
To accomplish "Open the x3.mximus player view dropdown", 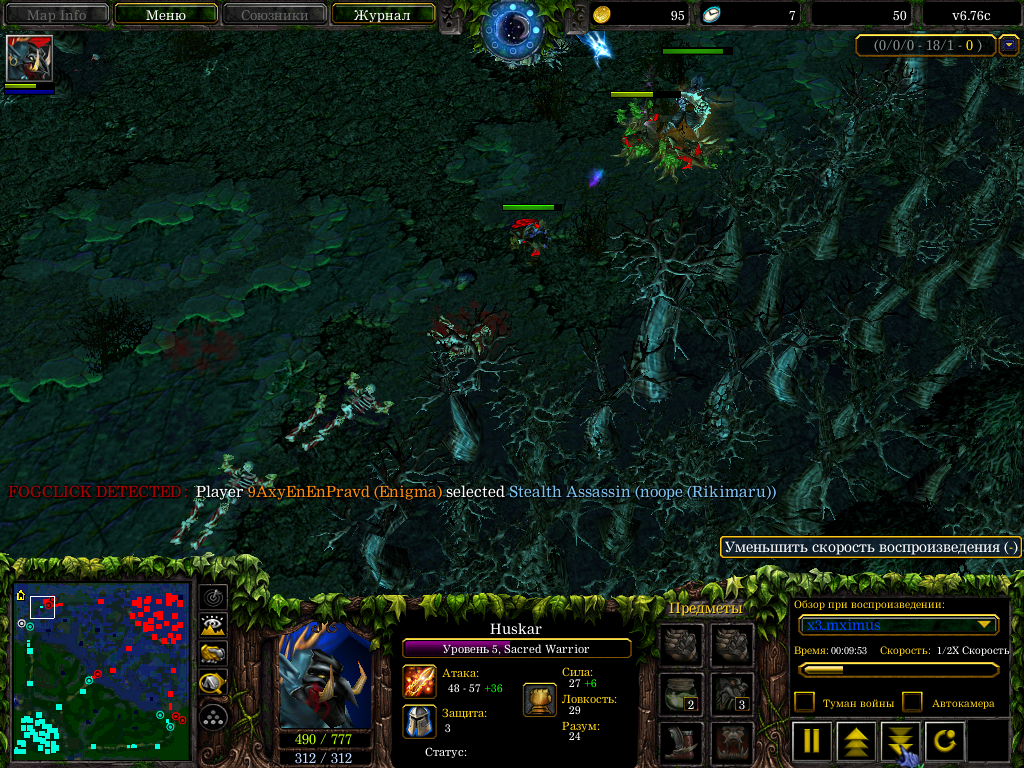I will [x=898, y=625].
